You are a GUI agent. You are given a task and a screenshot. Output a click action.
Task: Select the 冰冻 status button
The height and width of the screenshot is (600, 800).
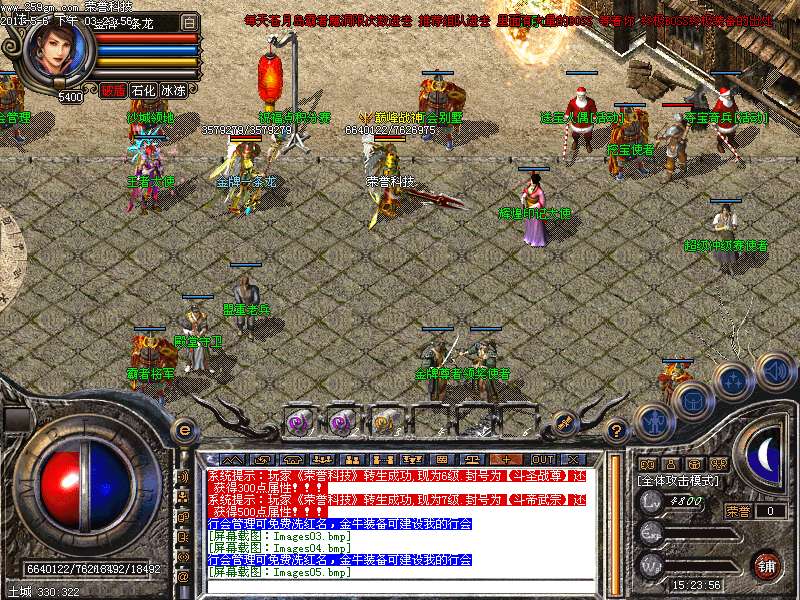pyautogui.click(x=173, y=90)
